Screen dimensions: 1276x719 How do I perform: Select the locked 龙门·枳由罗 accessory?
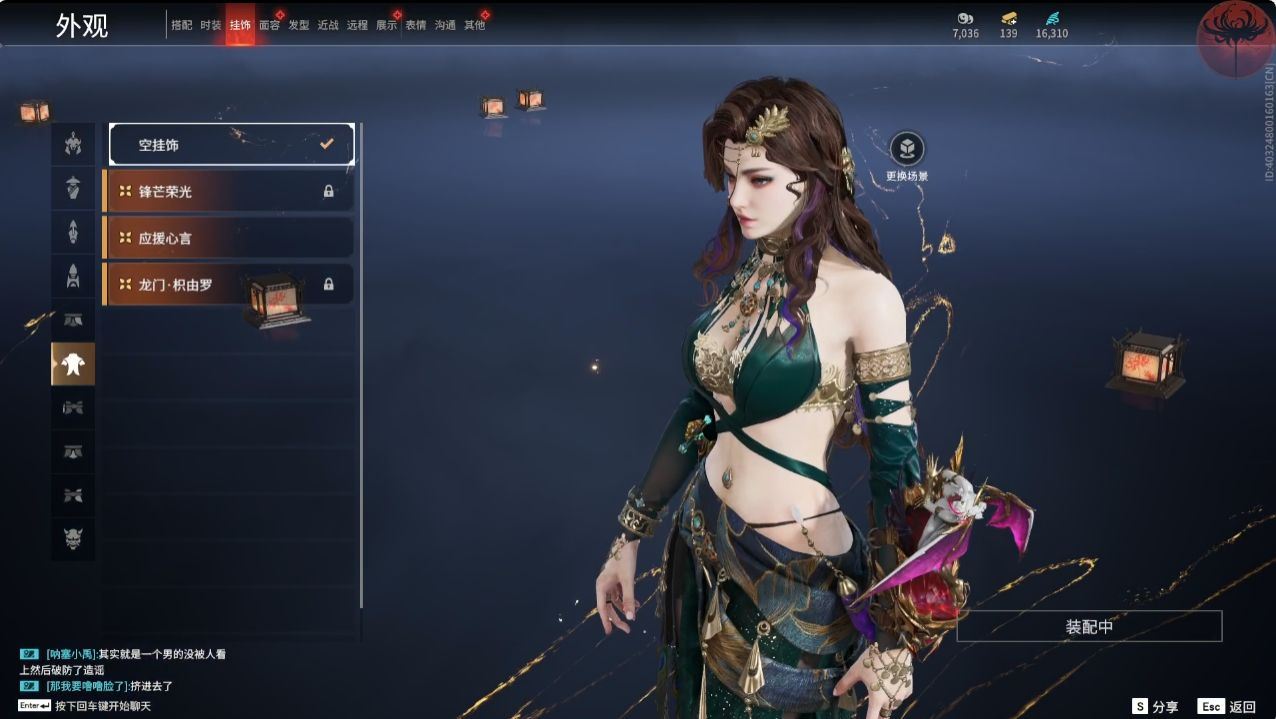coord(229,284)
